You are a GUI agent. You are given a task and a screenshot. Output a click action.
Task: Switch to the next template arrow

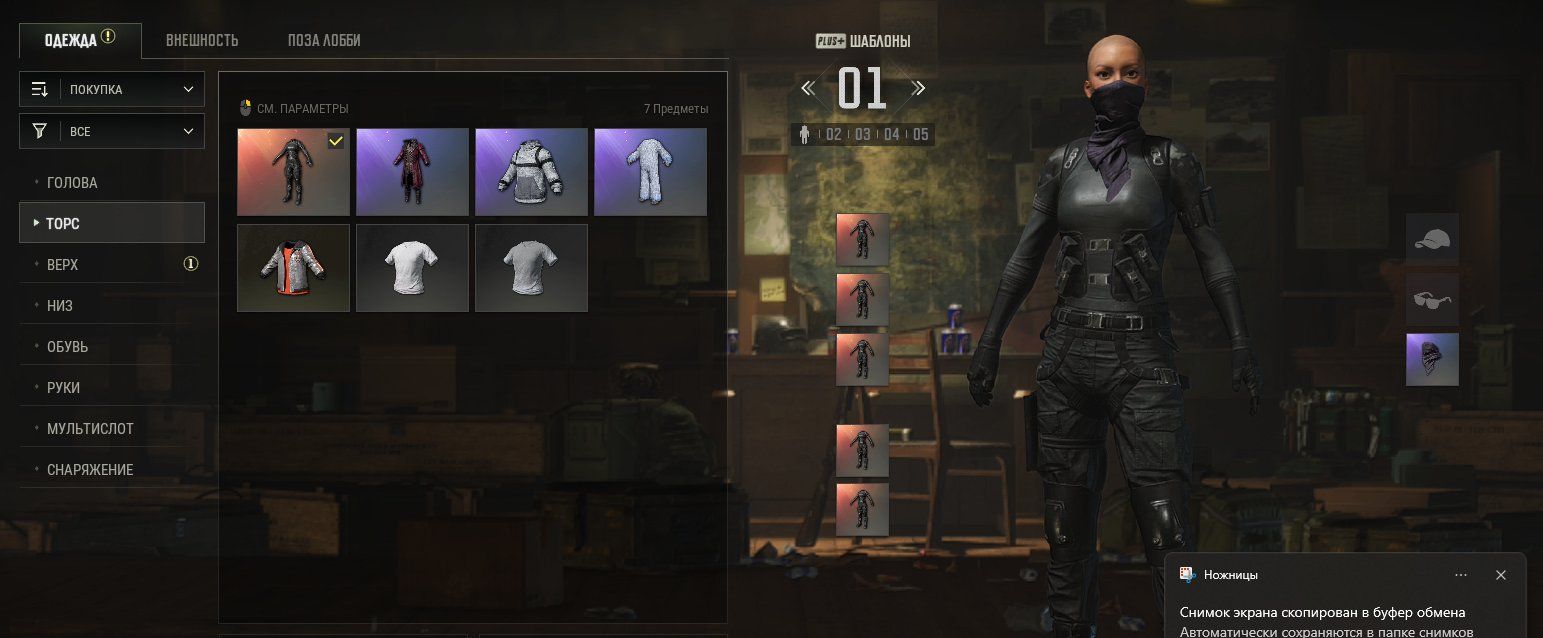[x=918, y=88]
